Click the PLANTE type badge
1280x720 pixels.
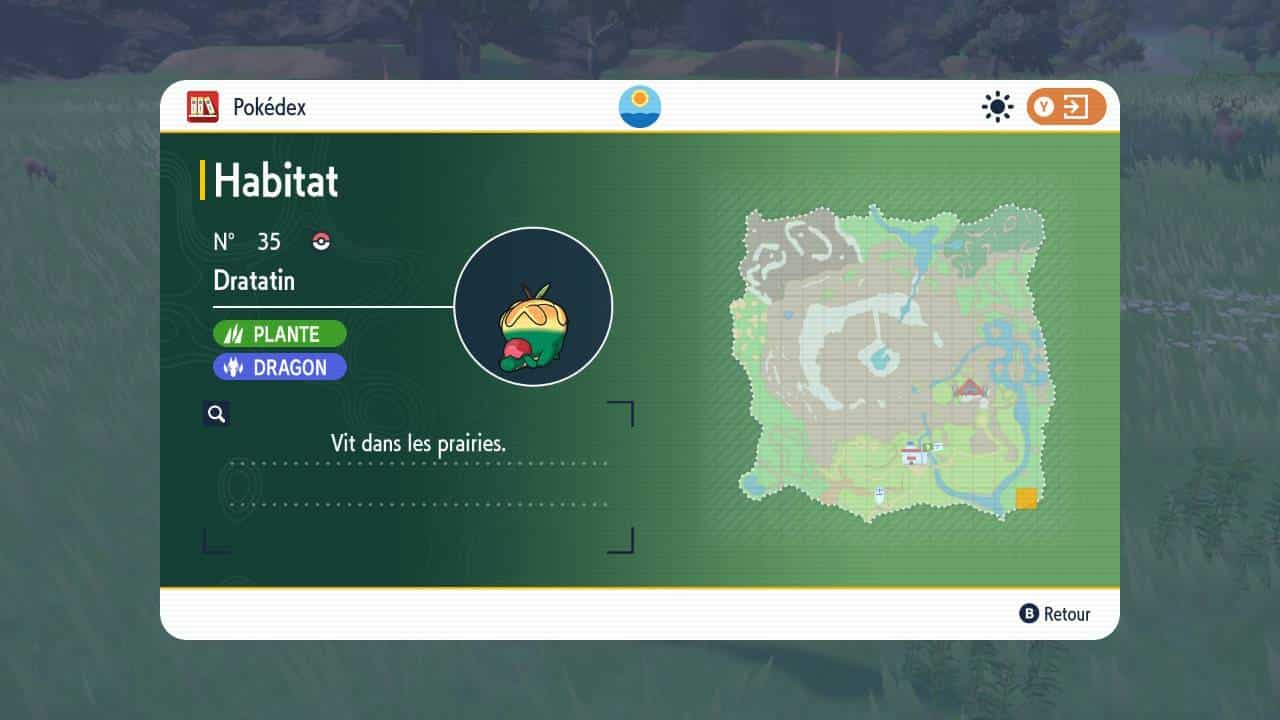(280, 334)
